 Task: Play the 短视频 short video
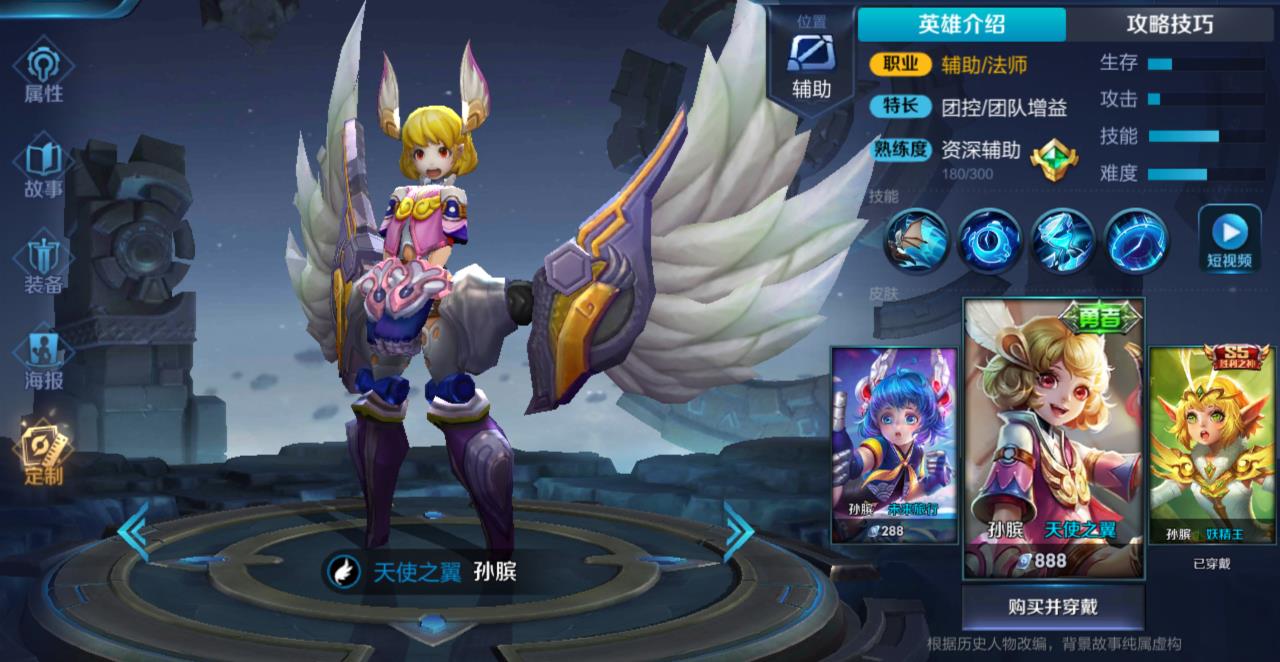click(1229, 239)
